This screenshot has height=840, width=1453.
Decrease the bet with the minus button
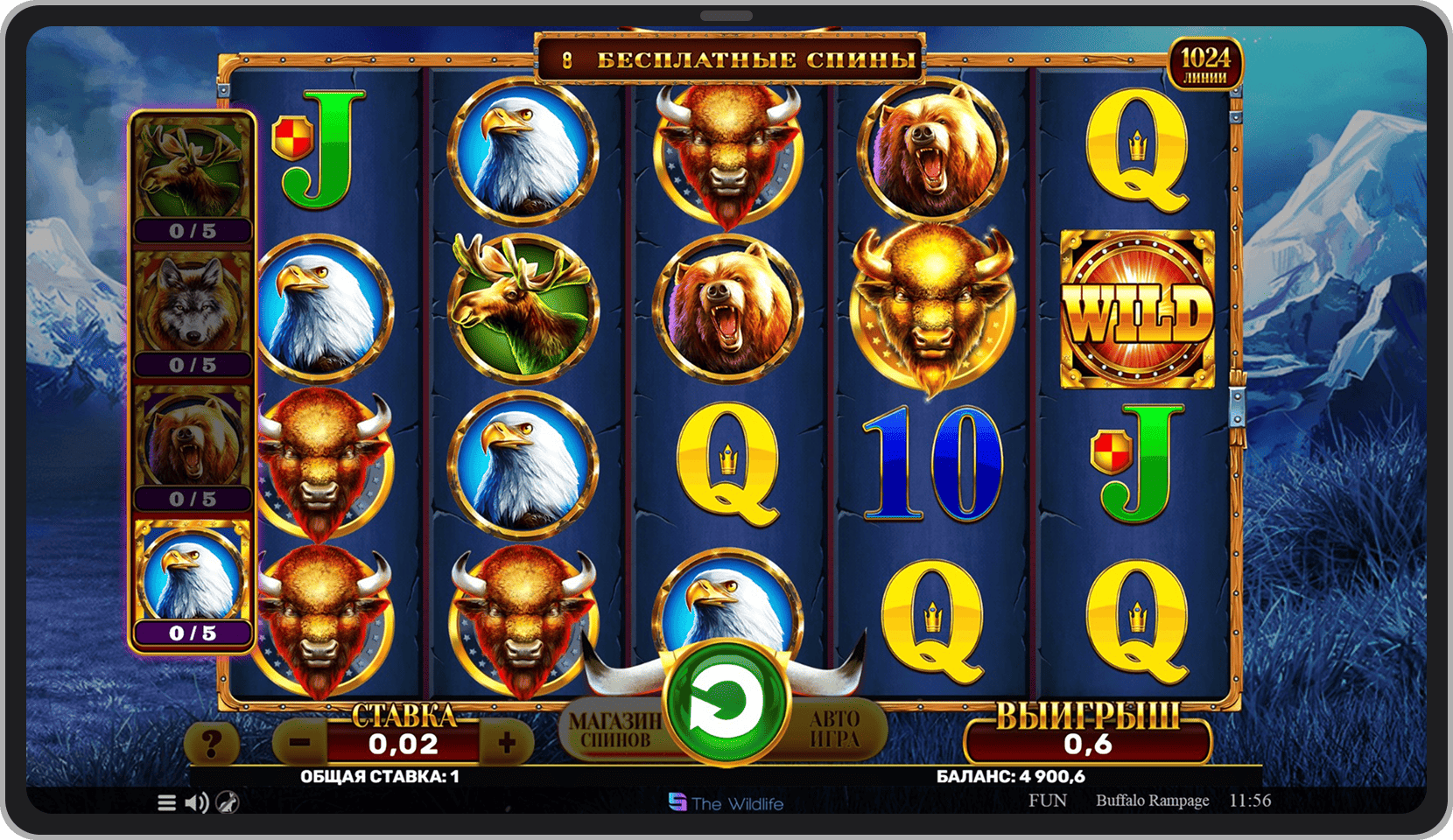pos(300,744)
